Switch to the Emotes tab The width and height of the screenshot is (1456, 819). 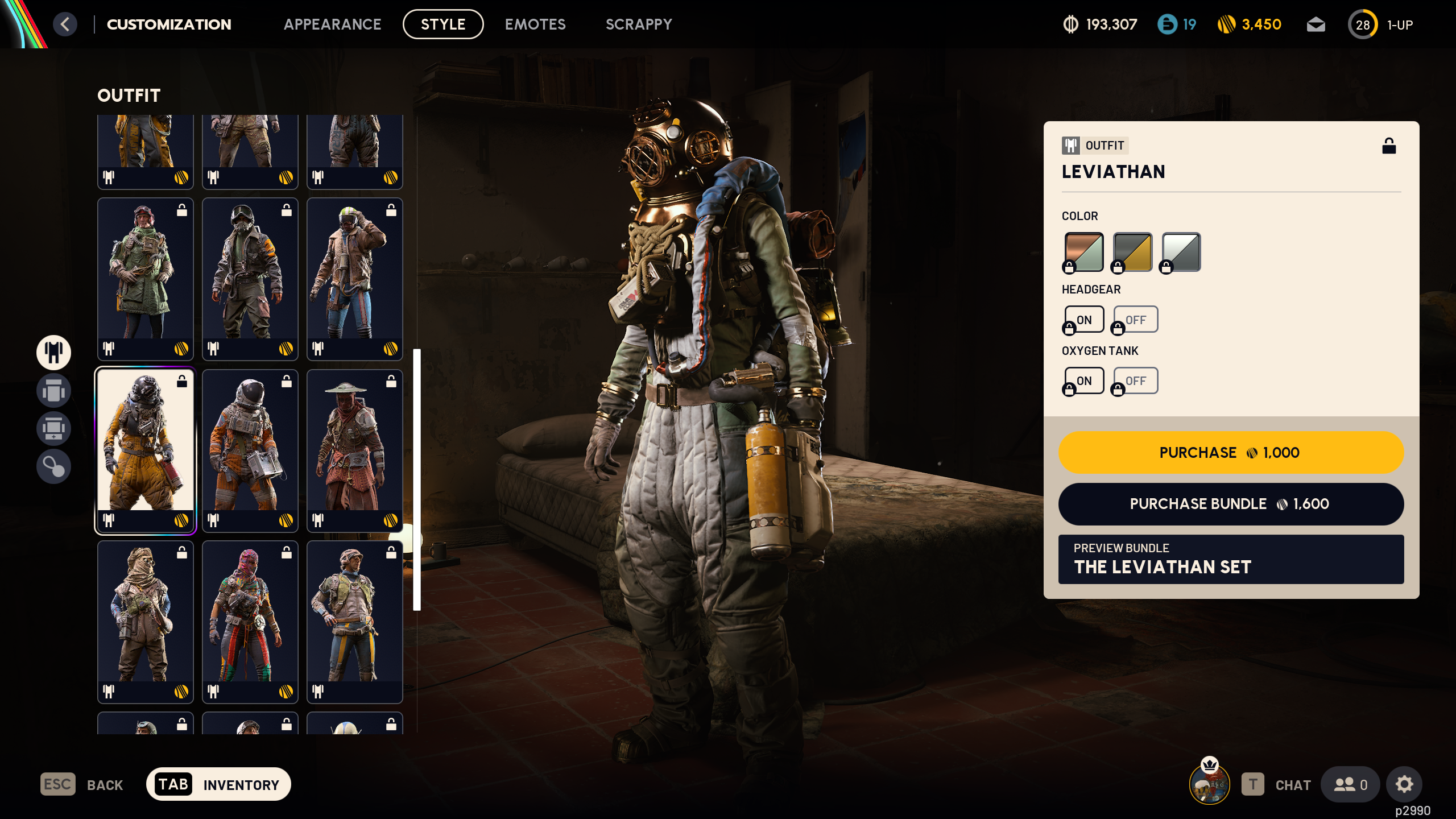[x=535, y=24]
